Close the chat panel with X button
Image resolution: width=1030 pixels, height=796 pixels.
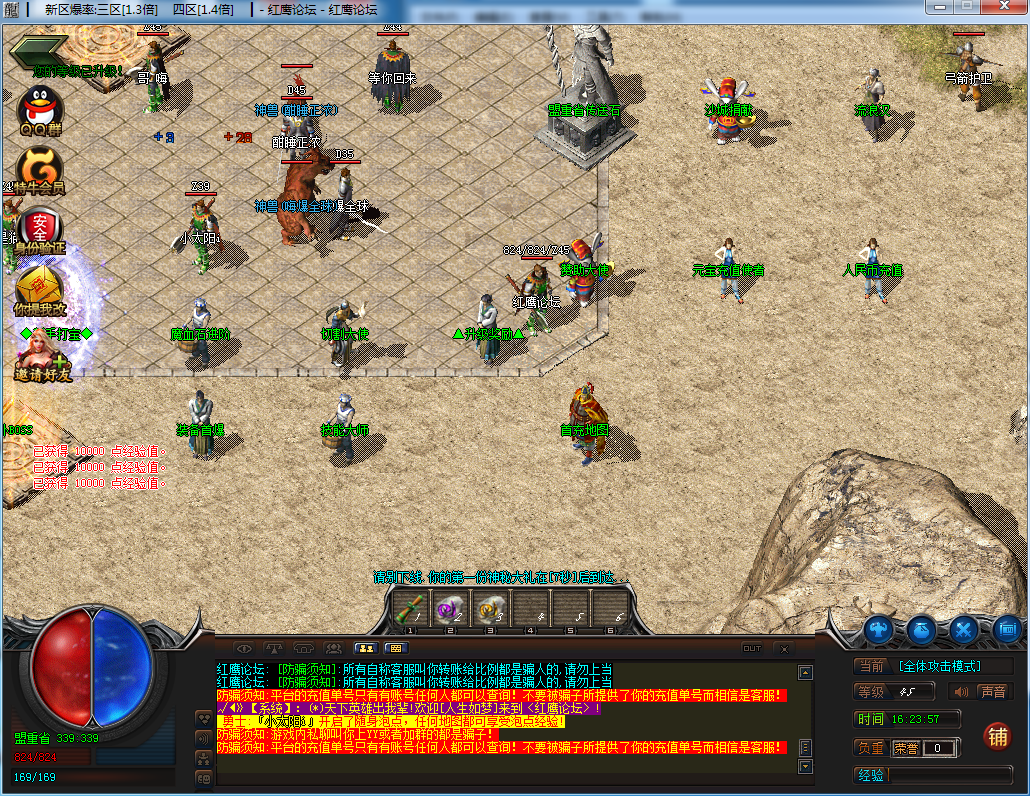point(783,648)
